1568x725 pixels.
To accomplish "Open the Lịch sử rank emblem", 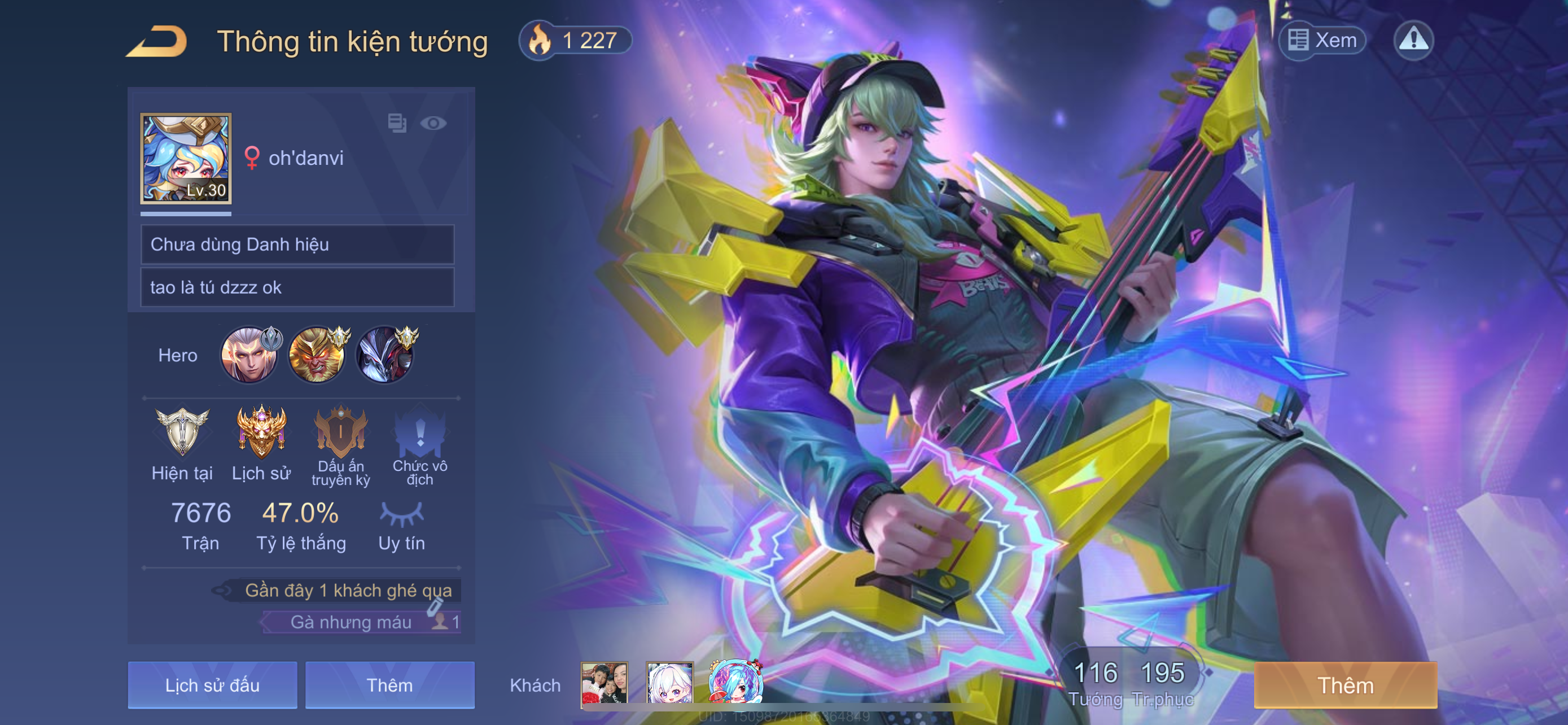I will coord(261,433).
